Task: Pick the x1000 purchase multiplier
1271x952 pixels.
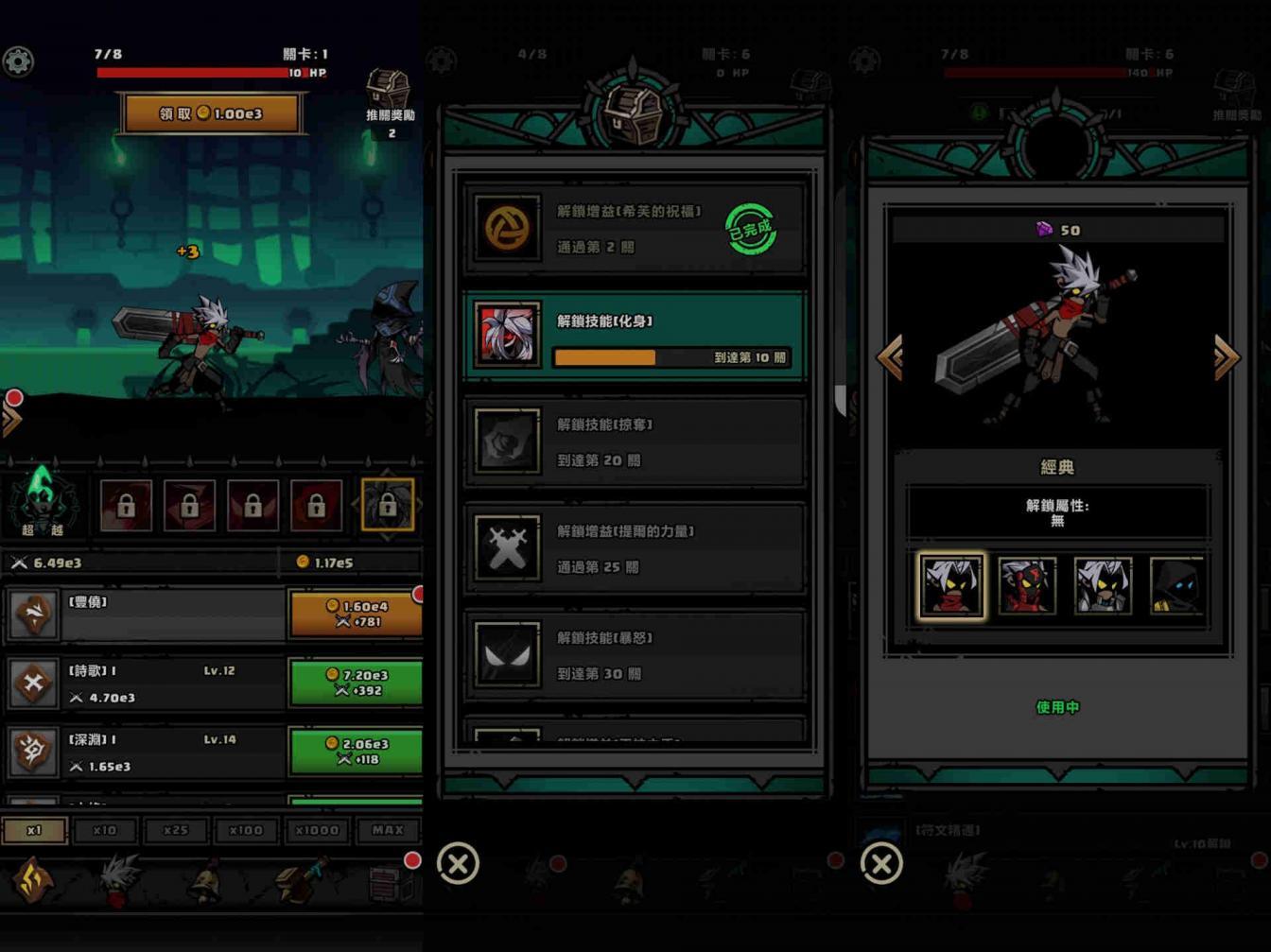Action: pos(317,830)
